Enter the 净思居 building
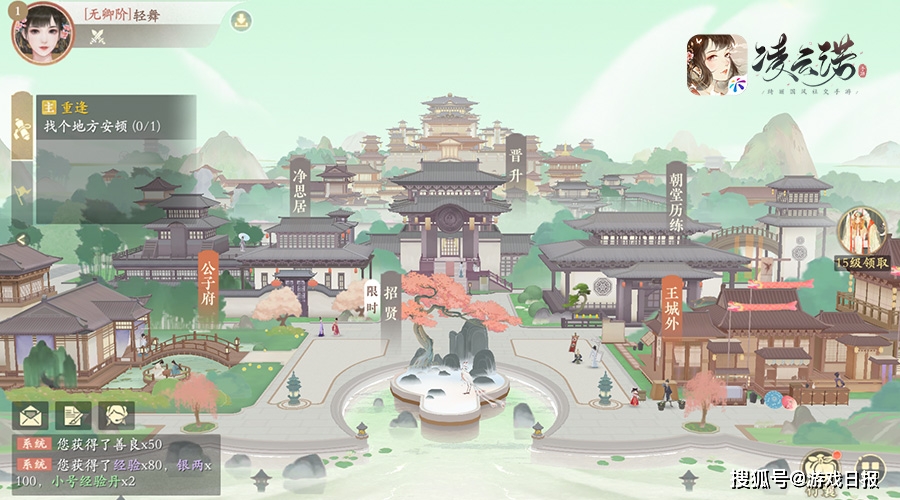The height and width of the screenshot is (500, 900). coord(298,192)
